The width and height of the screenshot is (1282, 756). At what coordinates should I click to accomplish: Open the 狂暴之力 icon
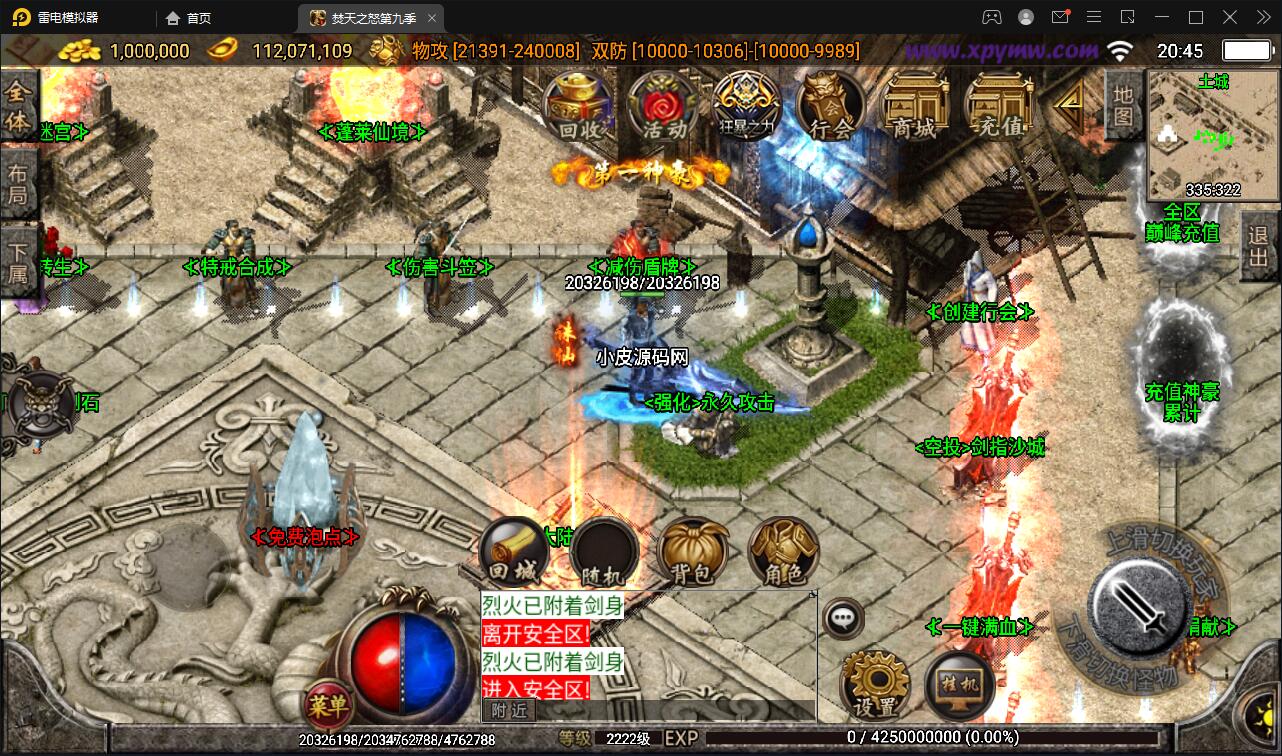(x=747, y=106)
